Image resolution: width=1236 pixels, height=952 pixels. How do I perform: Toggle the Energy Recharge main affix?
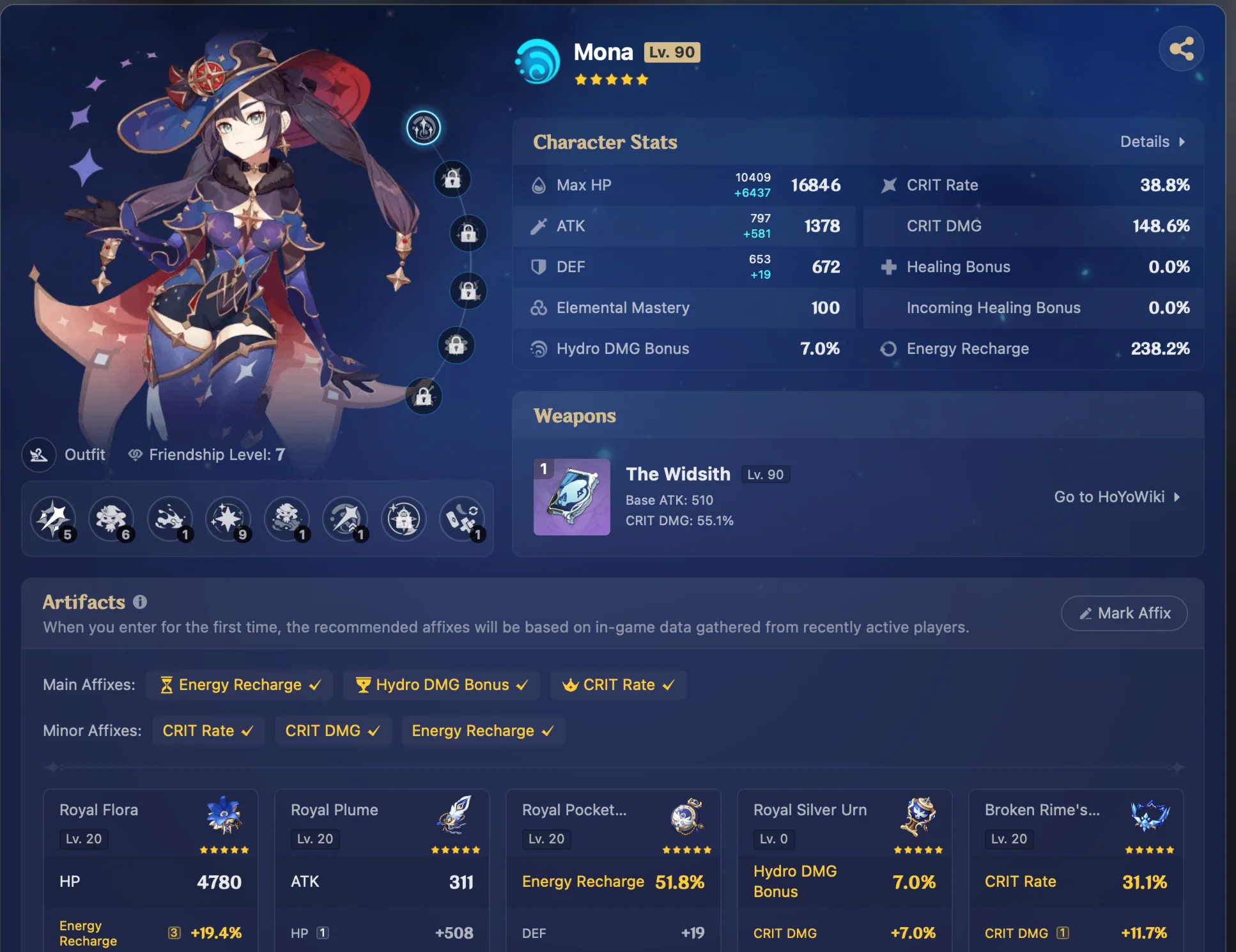pos(239,684)
